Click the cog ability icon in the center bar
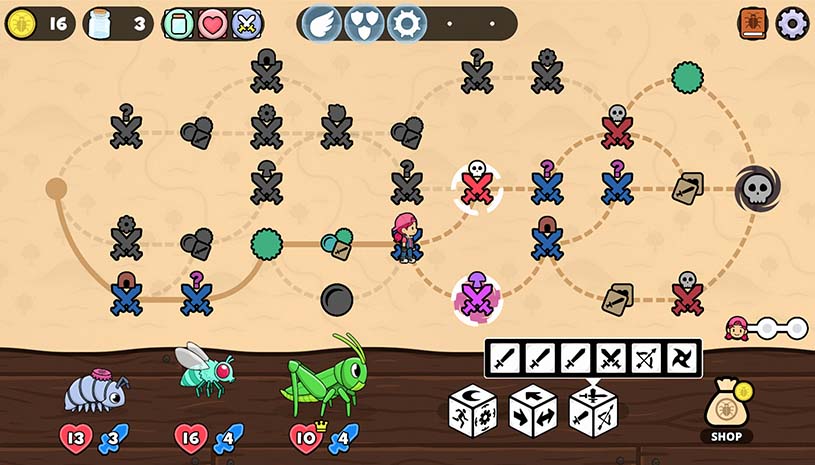The height and width of the screenshot is (465, 815). [x=406, y=23]
